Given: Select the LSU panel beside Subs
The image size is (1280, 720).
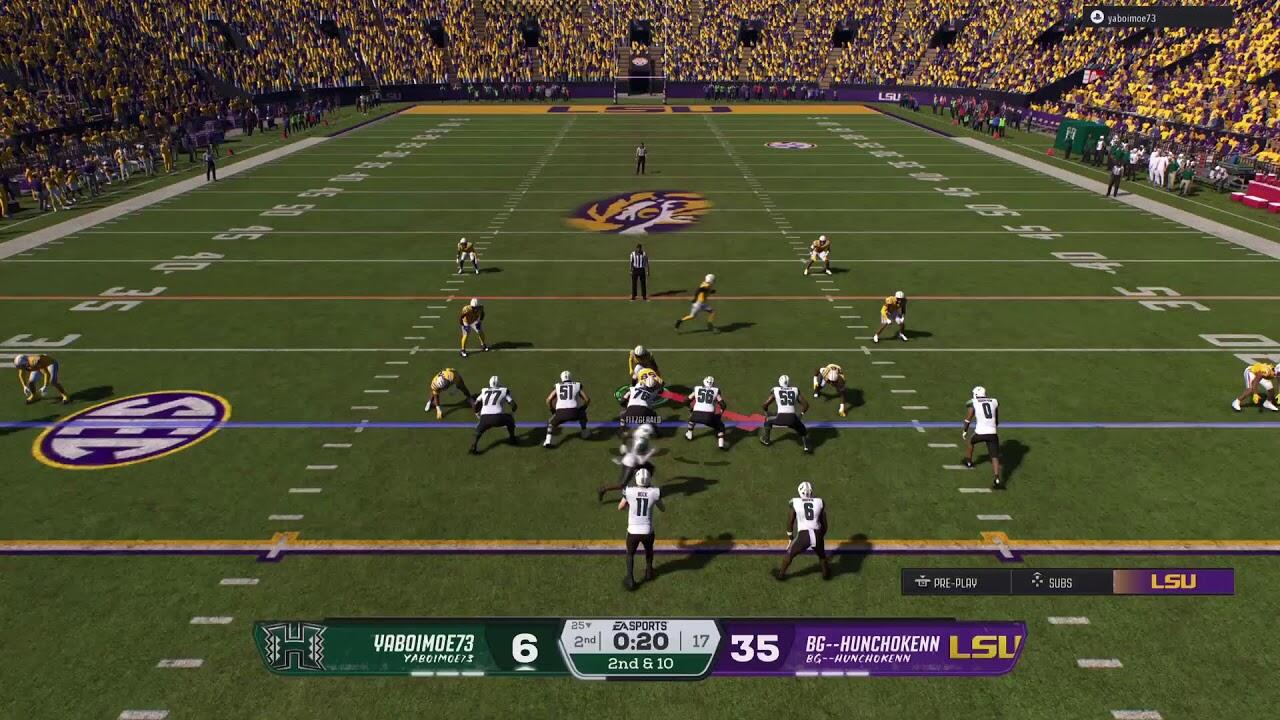Looking at the screenshot, I should 1173,582.
